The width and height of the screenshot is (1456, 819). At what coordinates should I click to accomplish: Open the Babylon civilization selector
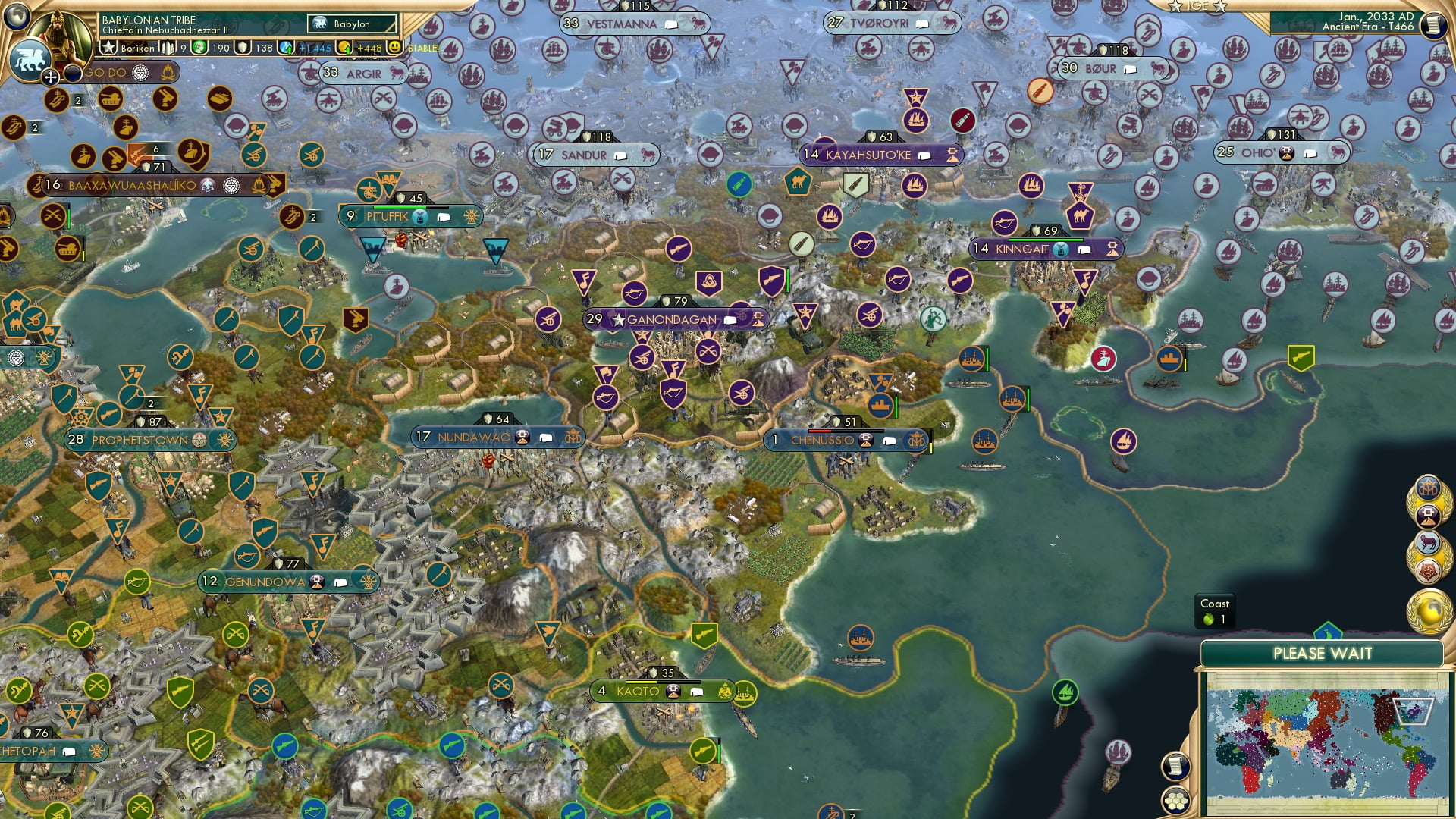click(x=351, y=24)
